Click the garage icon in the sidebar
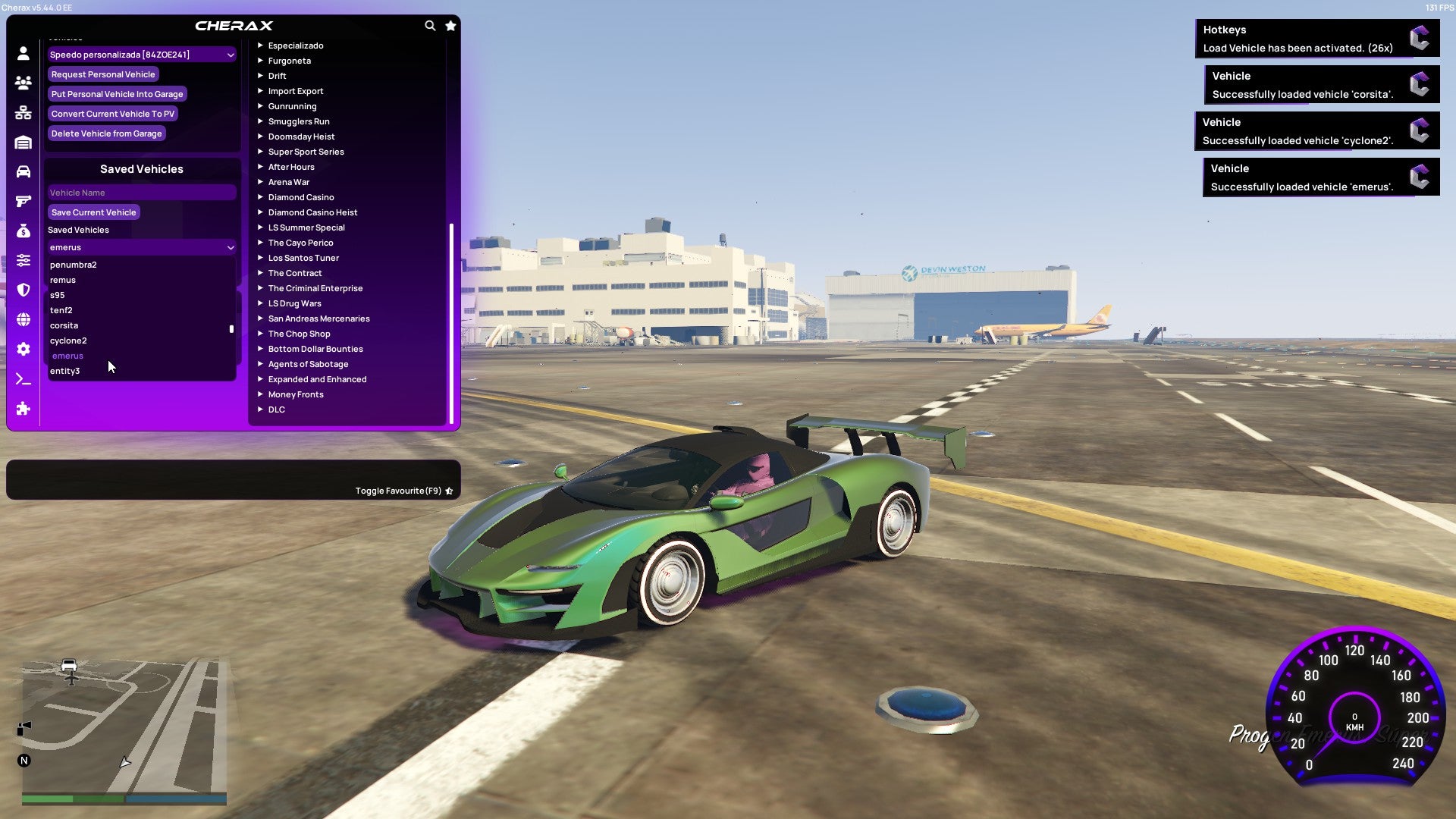The width and height of the screenshot is (1456, 819). click(x=23, y=141)
